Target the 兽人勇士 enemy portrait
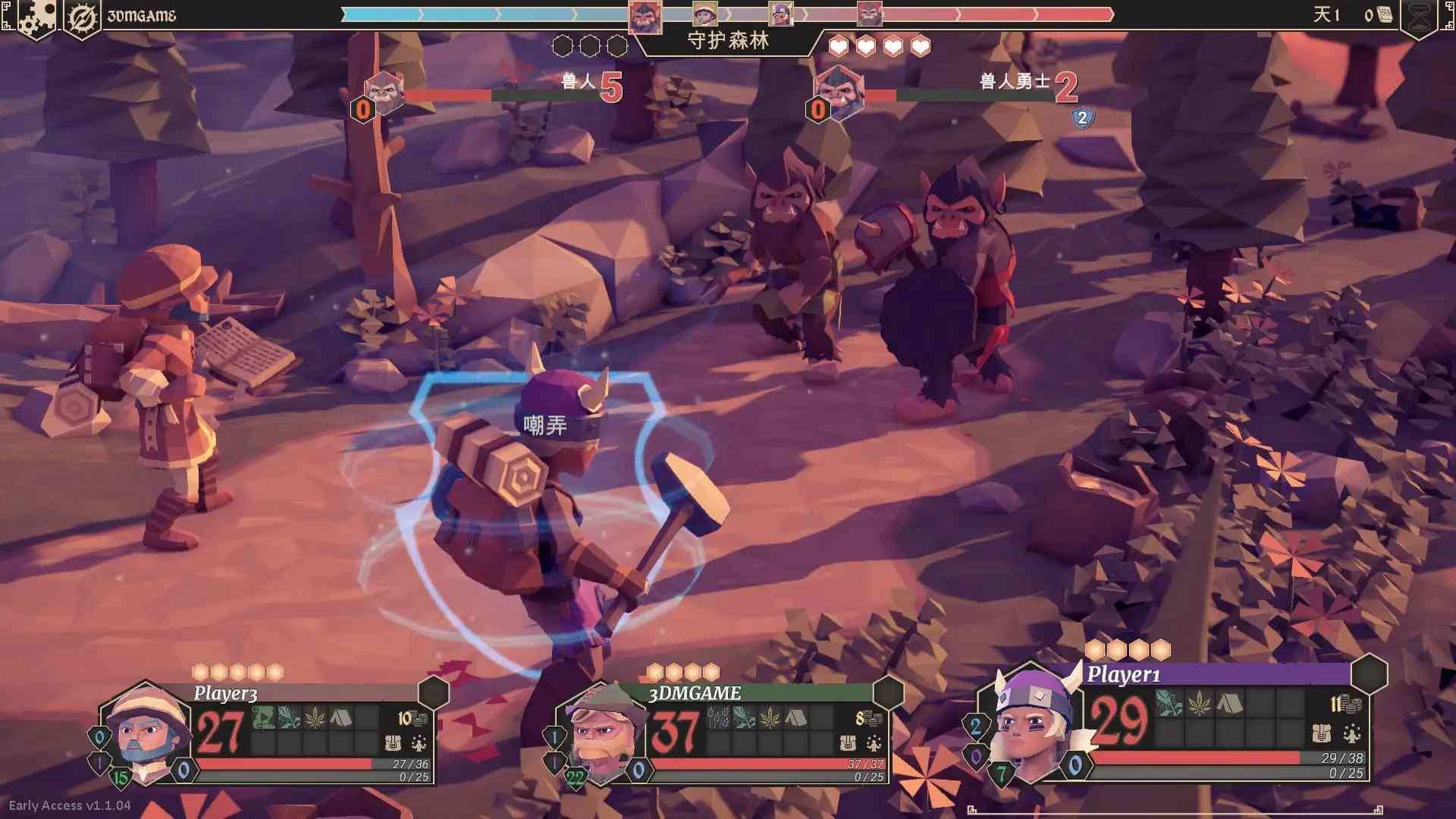Viewport: 1456px width, 819px height. point(839,94)
